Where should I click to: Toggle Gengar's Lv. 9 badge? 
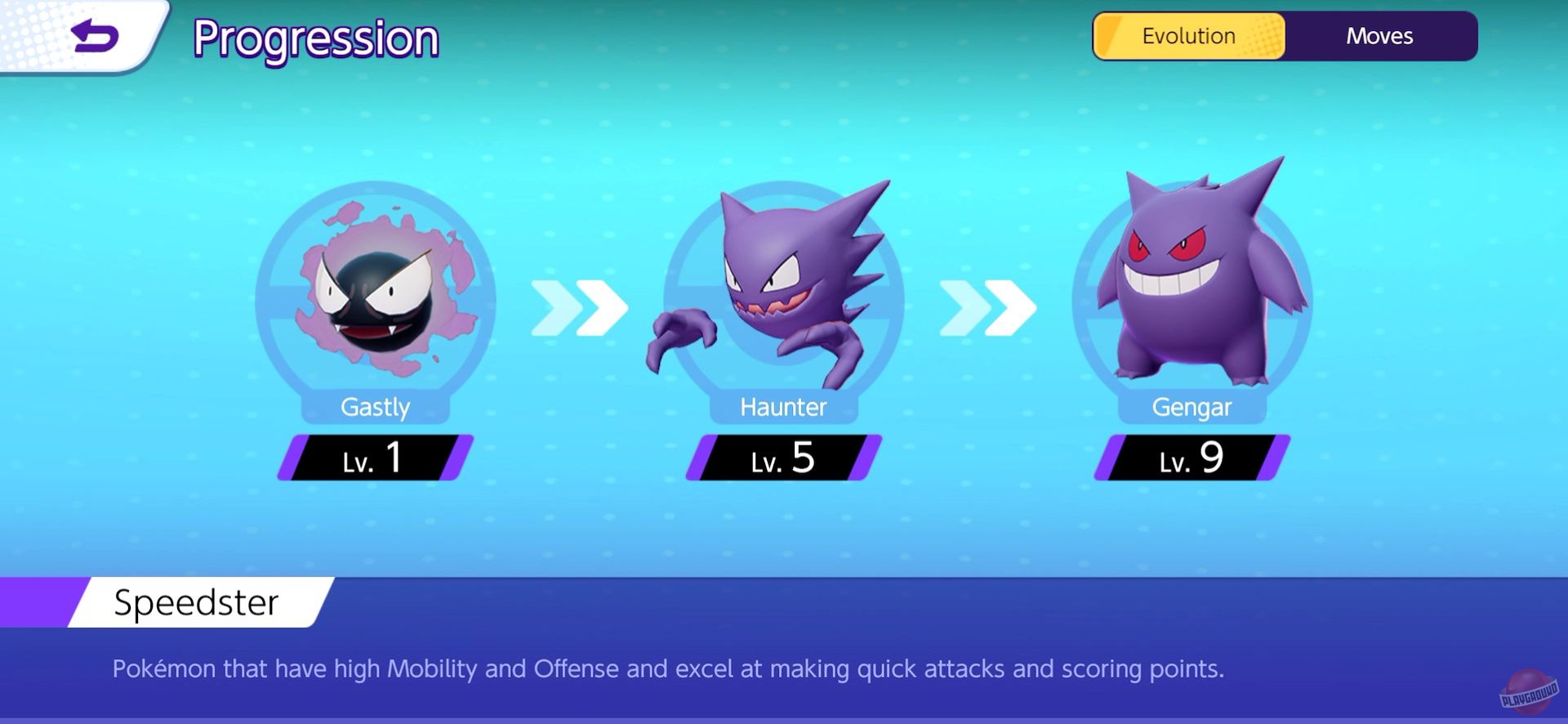[x=1190, y=459]
